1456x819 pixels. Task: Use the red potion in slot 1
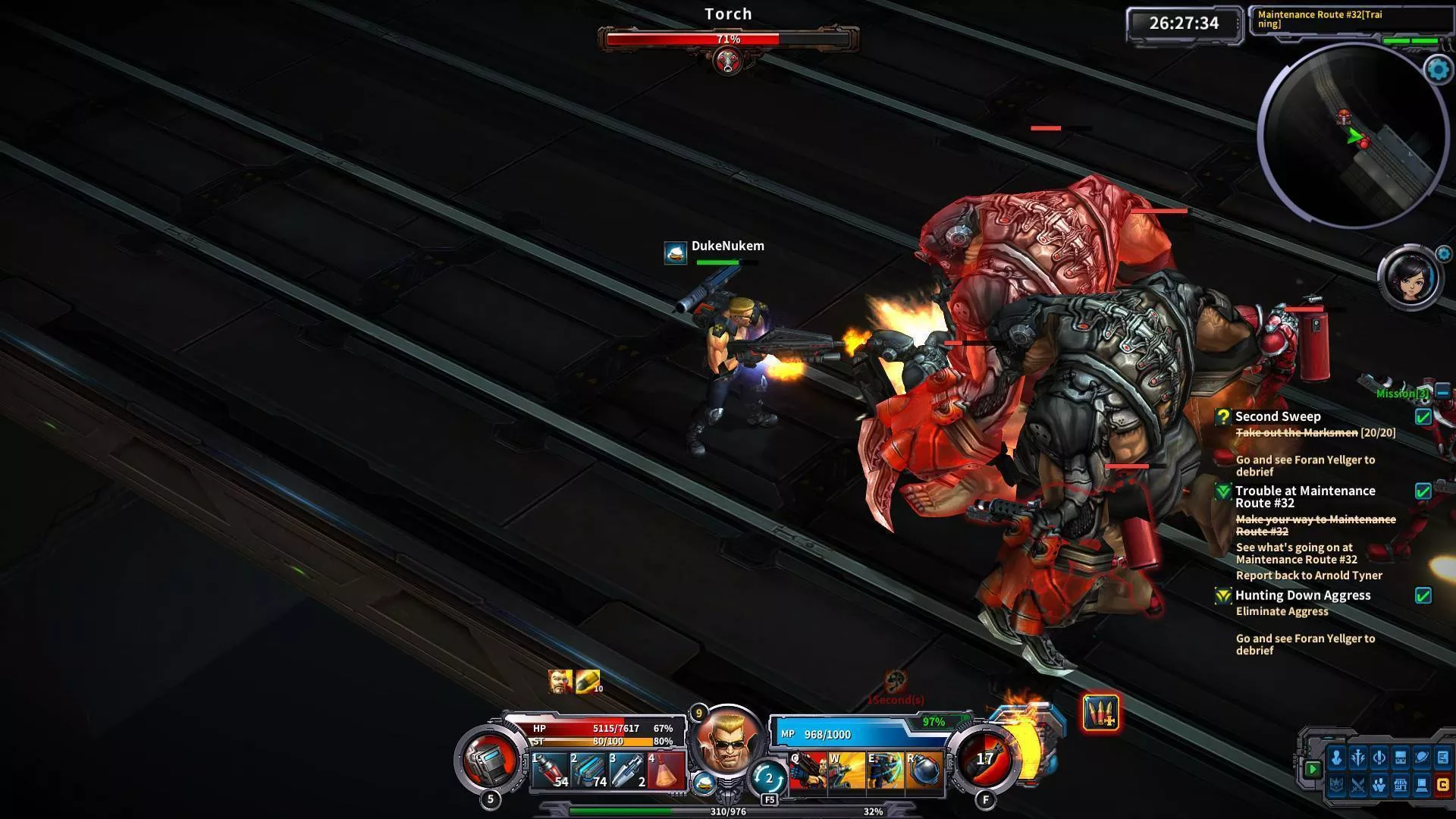click(x=549, y=770)
